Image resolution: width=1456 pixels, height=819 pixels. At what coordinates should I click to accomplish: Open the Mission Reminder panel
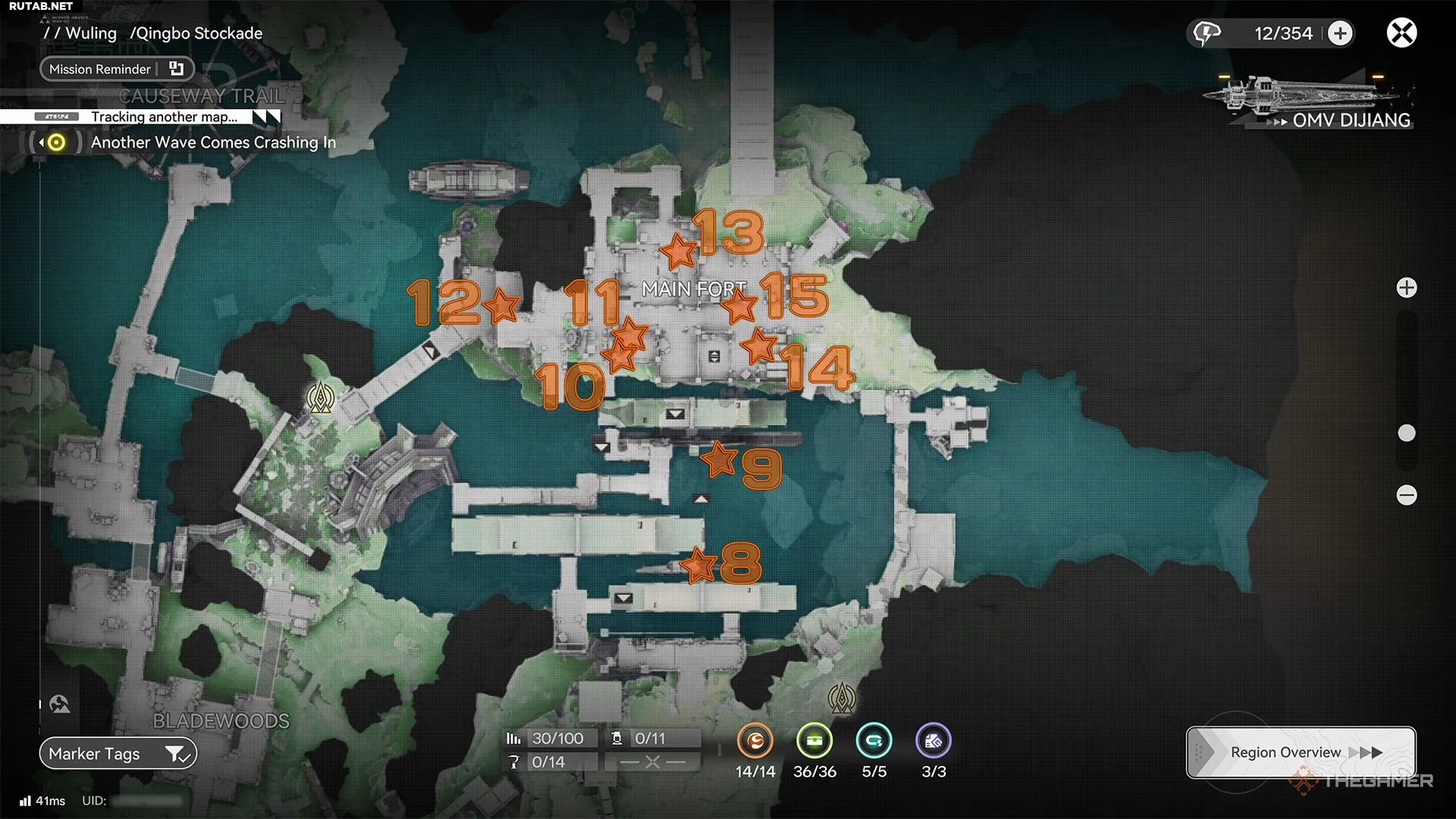[x=117, y=69]
